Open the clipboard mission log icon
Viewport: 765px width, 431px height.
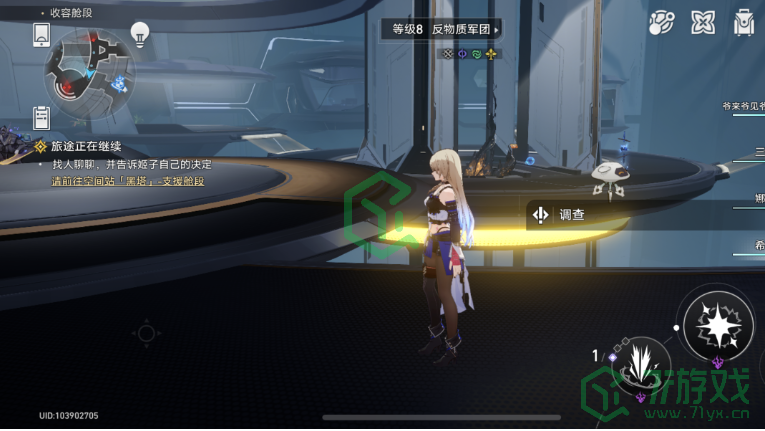click(x=41, y=117)
